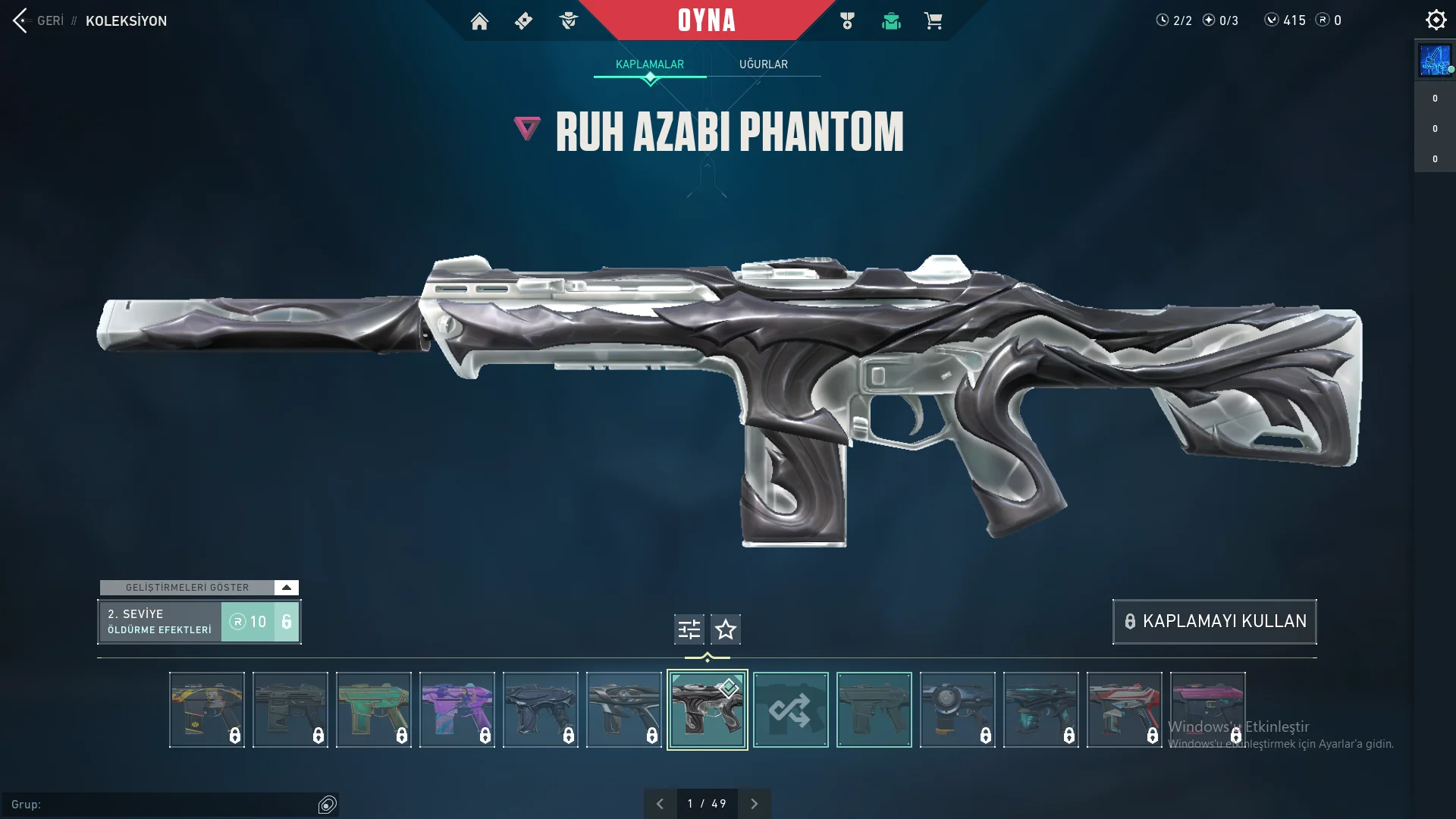
Task: Mark skin as favorite with star icon
Action: (x=726, y=629)
